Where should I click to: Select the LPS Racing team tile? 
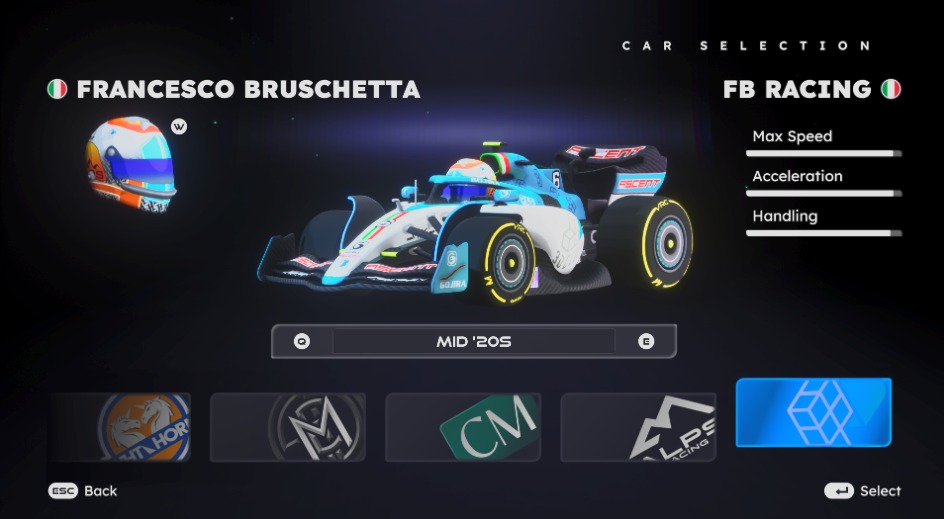coord(638,427)
